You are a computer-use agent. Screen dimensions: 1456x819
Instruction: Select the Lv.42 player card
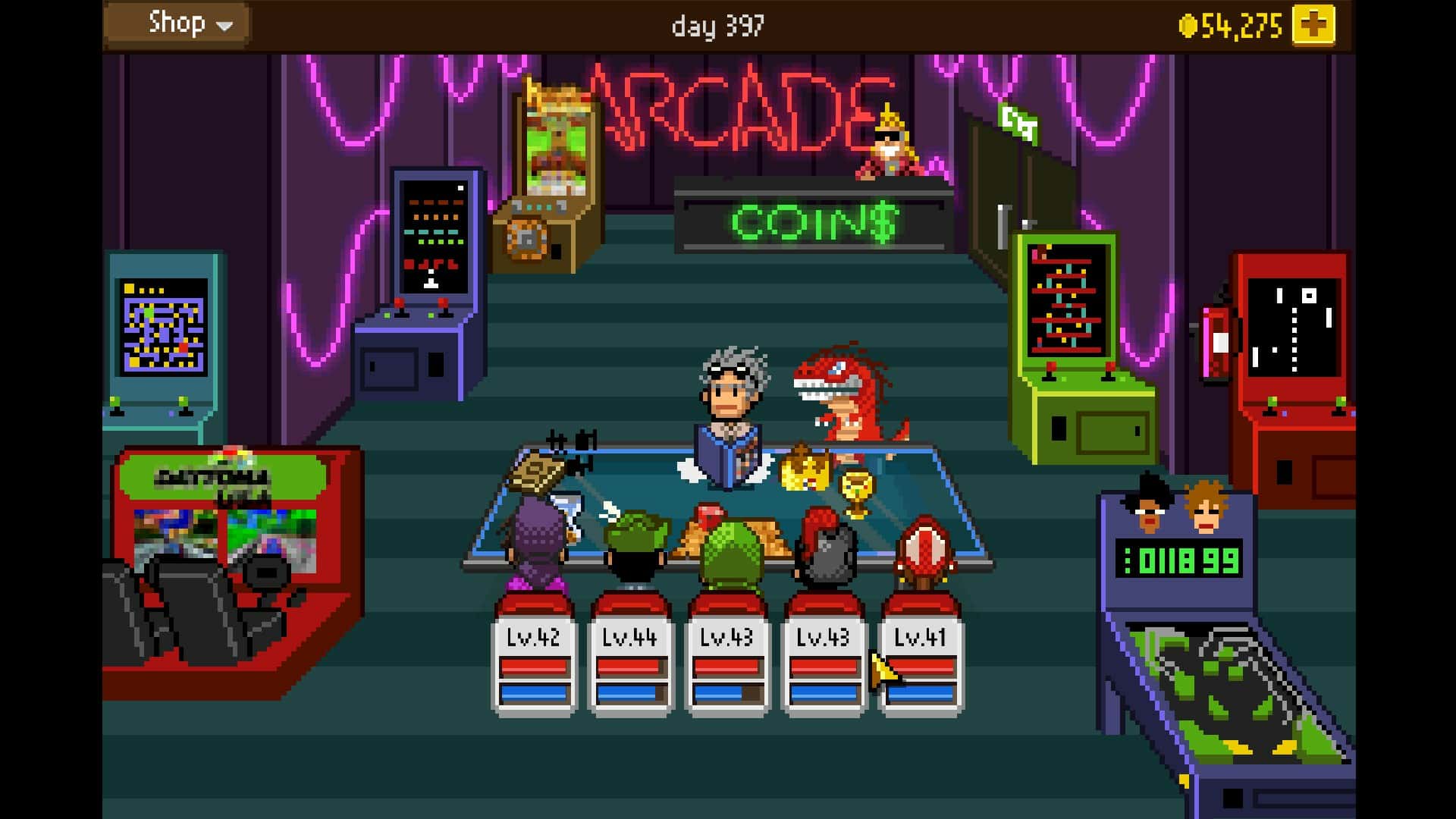point(534,664)
